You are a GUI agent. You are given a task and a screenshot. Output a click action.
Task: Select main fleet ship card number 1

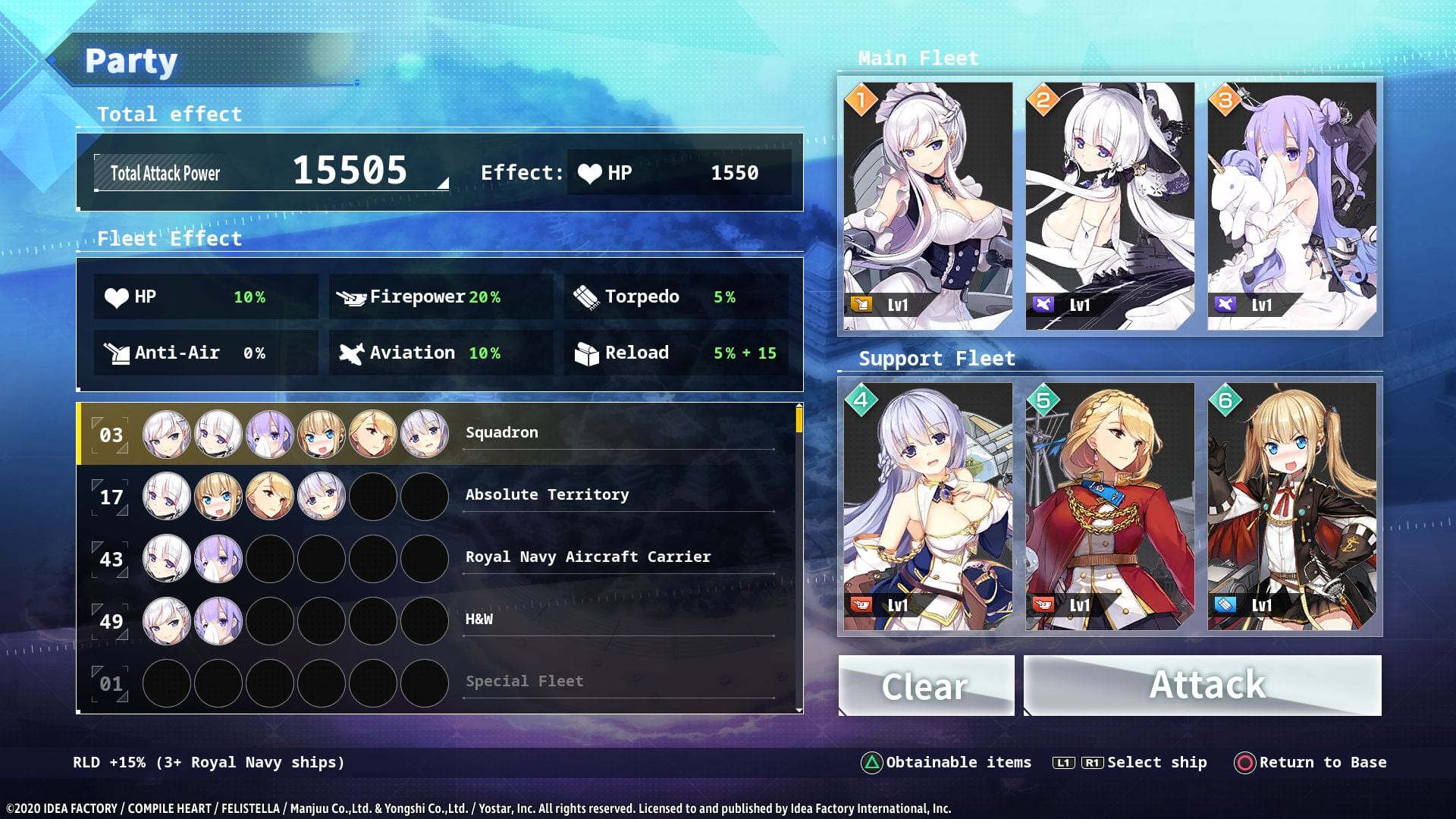pyautogui.click(x=927, y=206)
